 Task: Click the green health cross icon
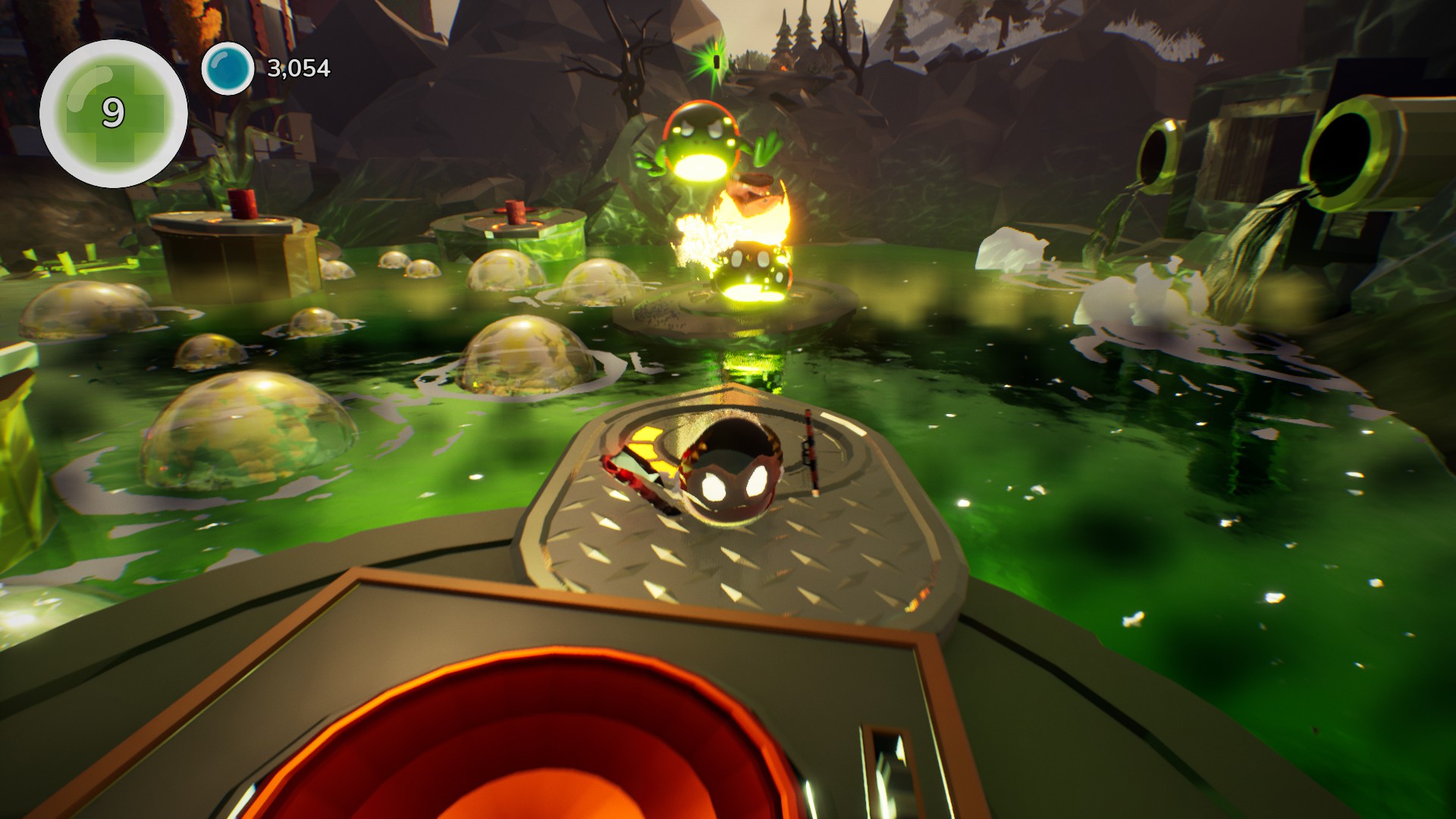click(x=114, y=113)
